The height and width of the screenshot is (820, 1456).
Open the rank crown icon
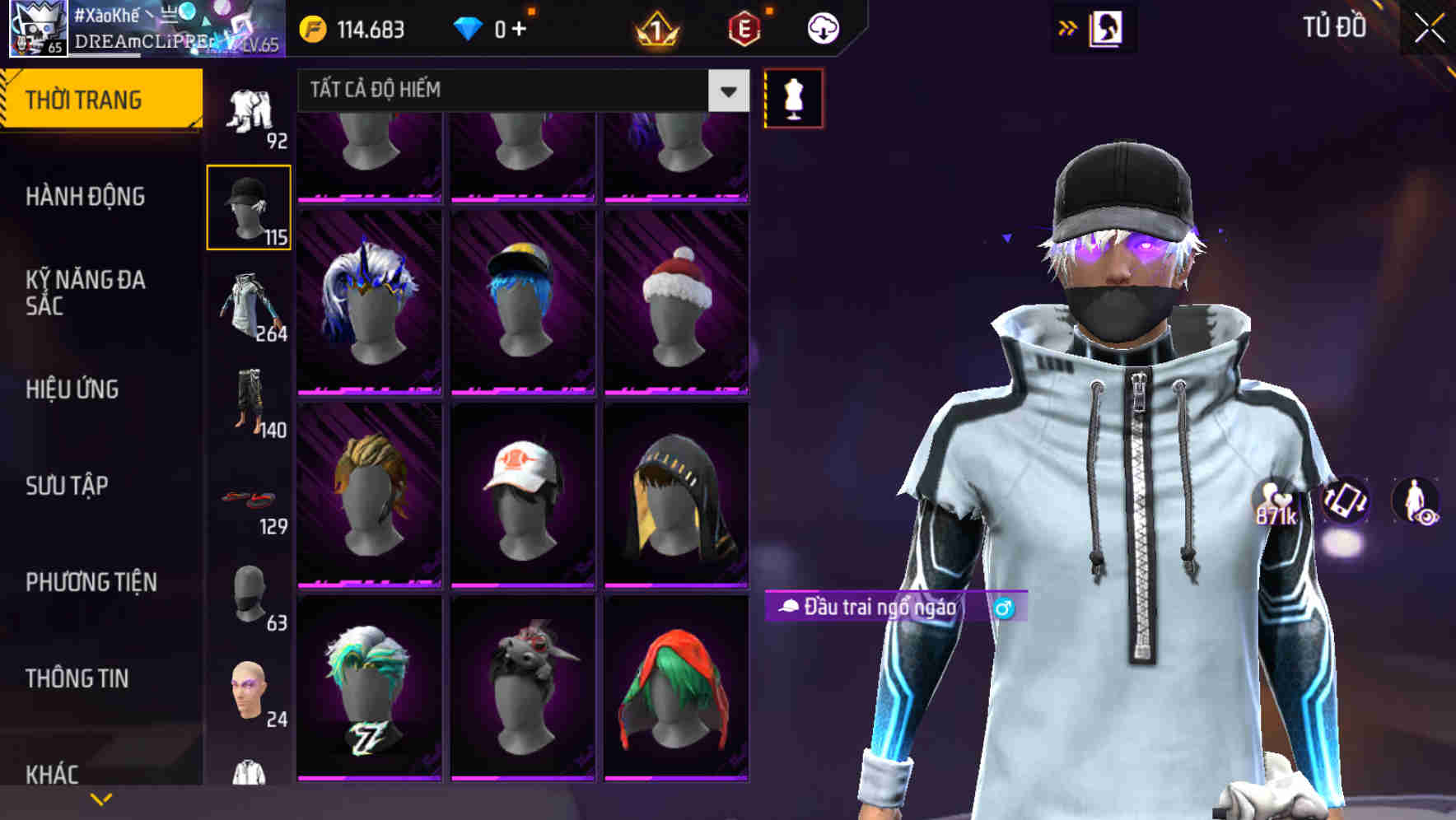point(655,27)
